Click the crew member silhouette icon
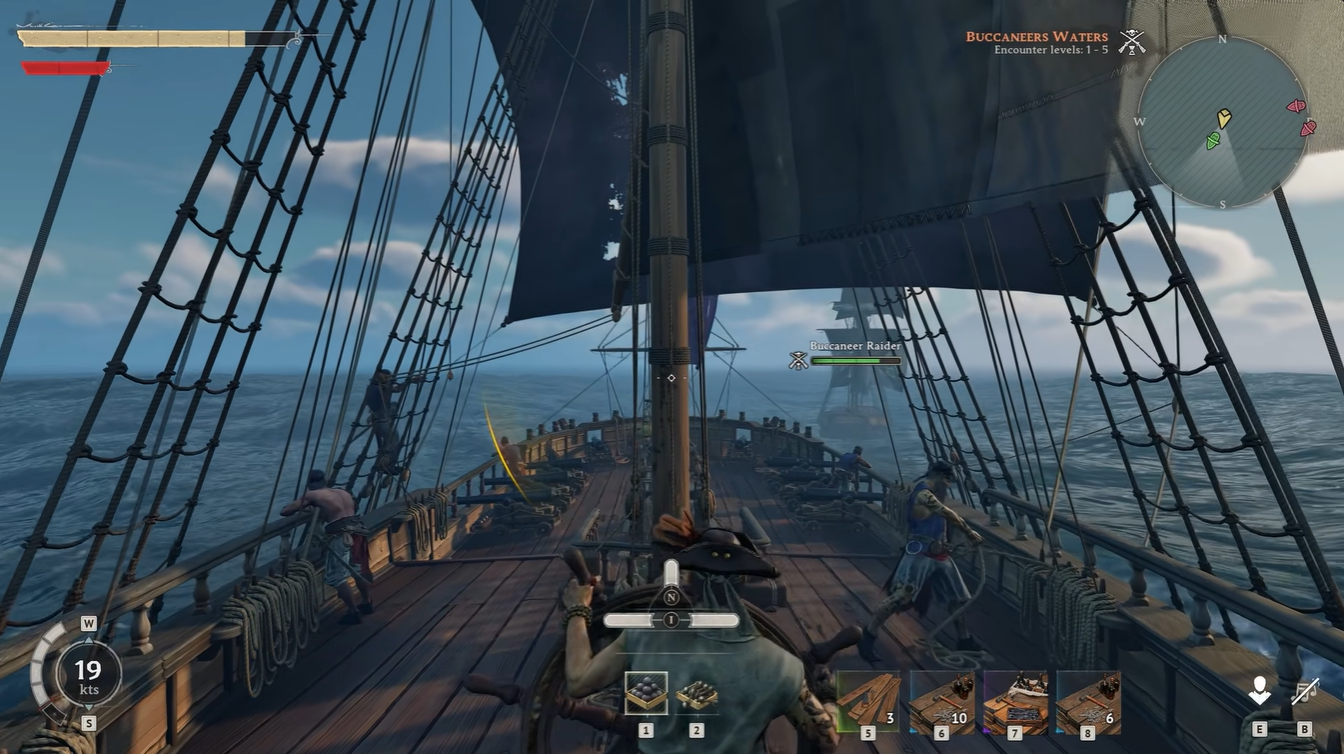 (x=1259, y=690)
